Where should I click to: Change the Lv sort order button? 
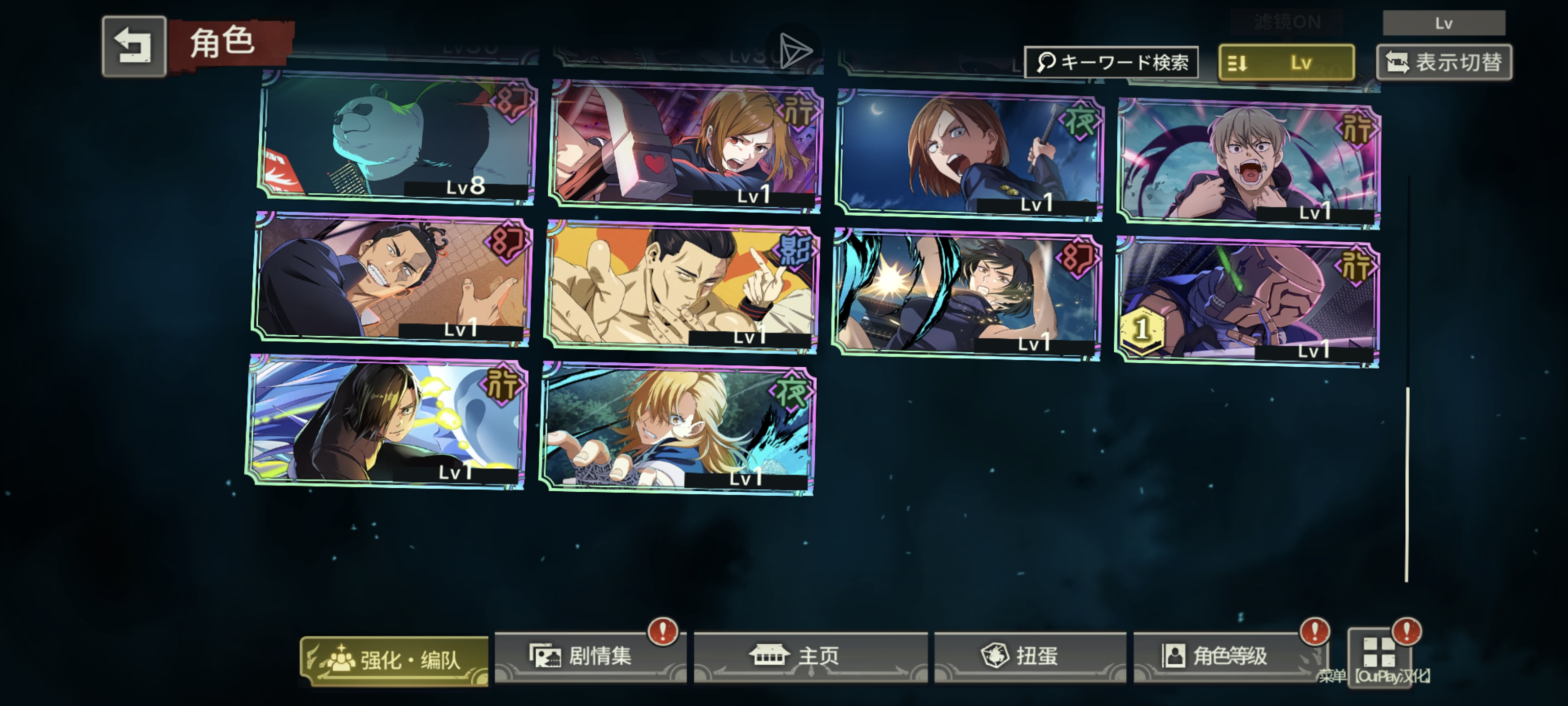coord(1286,62)
